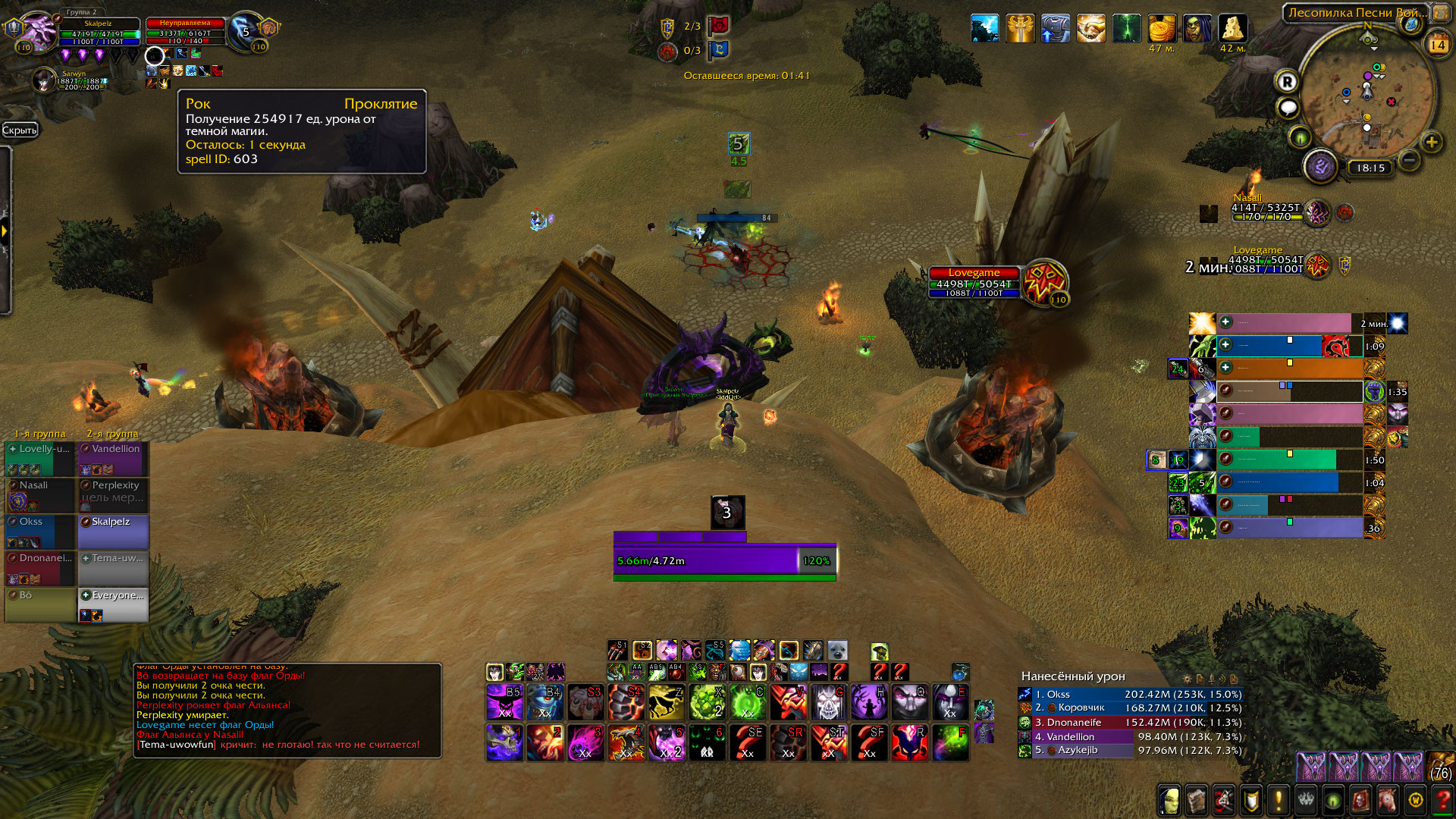Open the quest log exclamation mark button
This screenshot has height=819, width=1456.
pos(1279,799)
